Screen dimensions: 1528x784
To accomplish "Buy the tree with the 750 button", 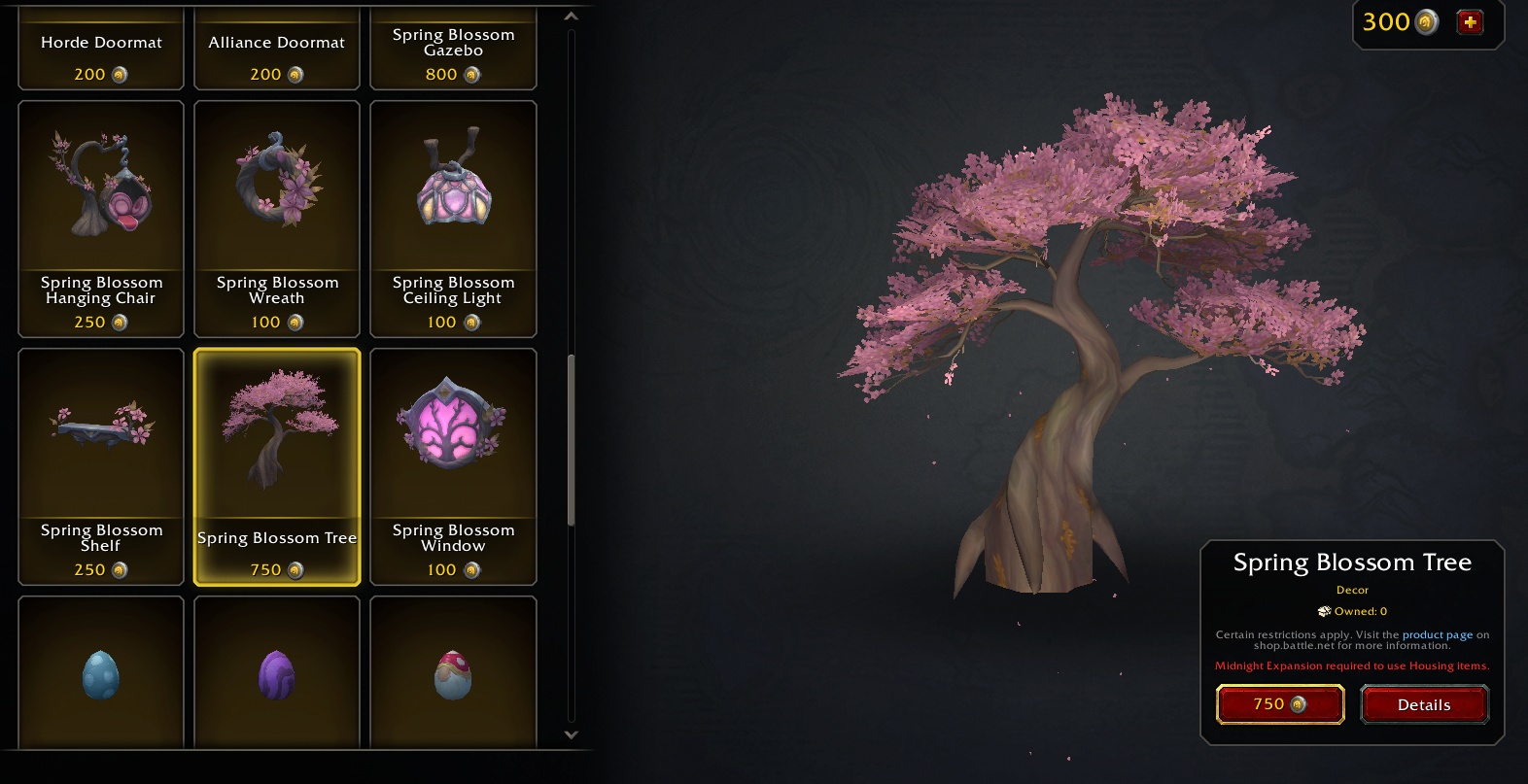I will 1280,704.
